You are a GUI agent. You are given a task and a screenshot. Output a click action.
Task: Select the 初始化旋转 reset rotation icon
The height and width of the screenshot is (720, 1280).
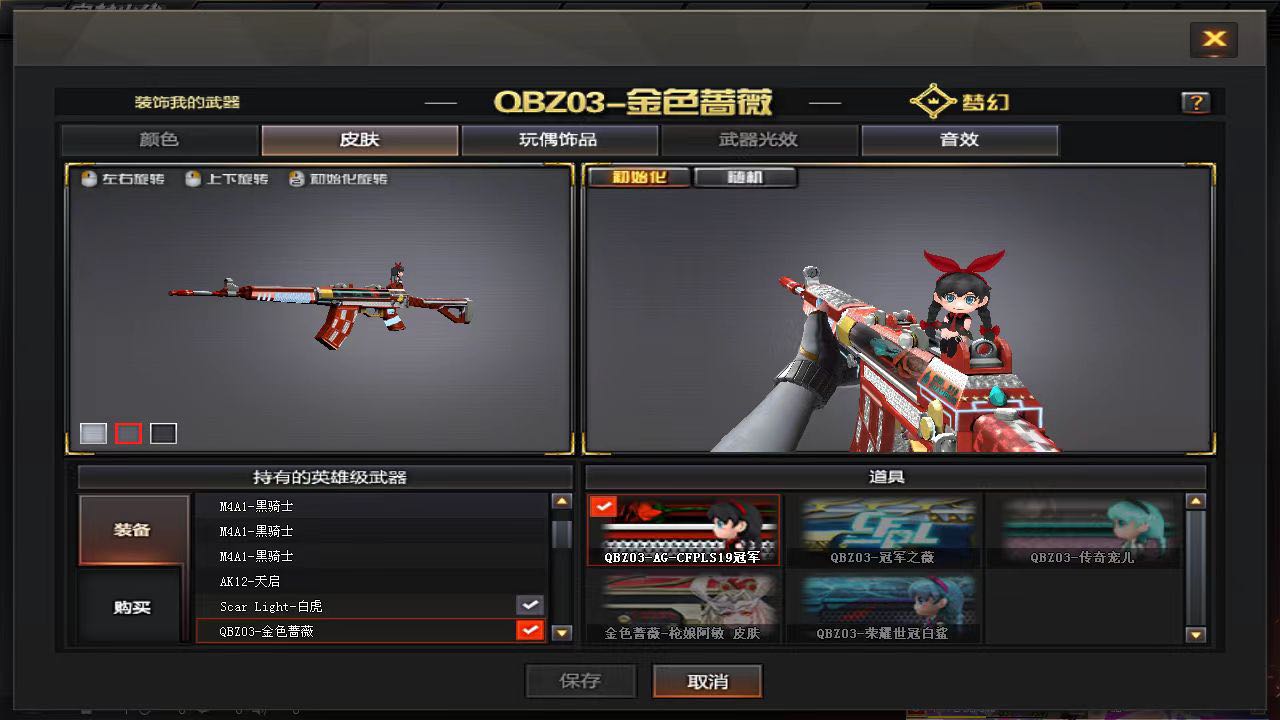pyautogui.click(x=296, y=179)
